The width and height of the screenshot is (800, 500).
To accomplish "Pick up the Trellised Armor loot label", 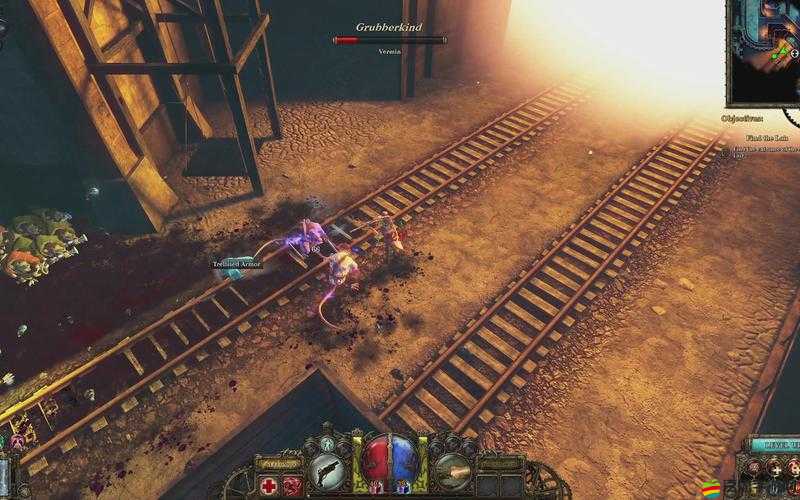I will tap(236, 264).
